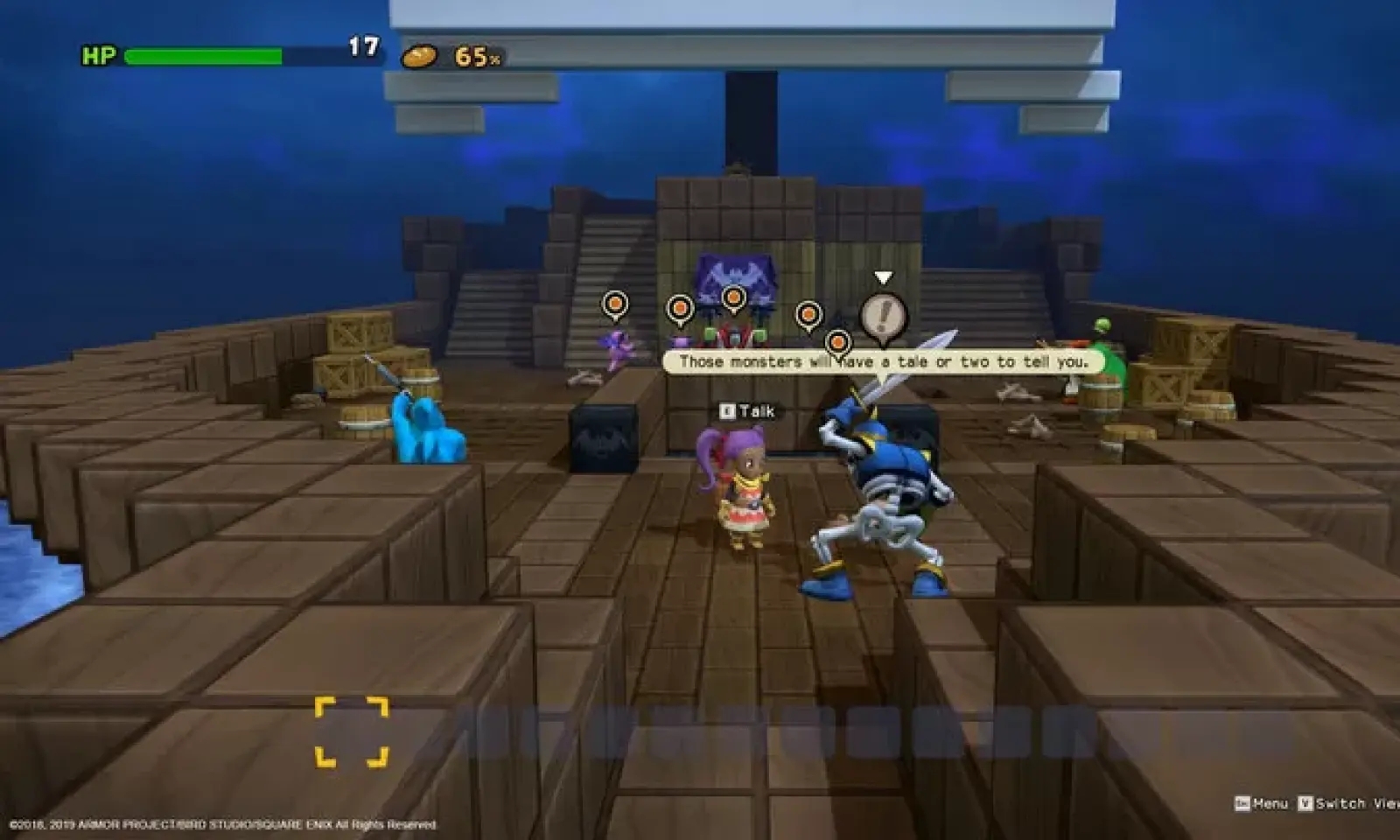
Task: Select the yellow-bracketed hotbar slot
Action: point(352,731)
